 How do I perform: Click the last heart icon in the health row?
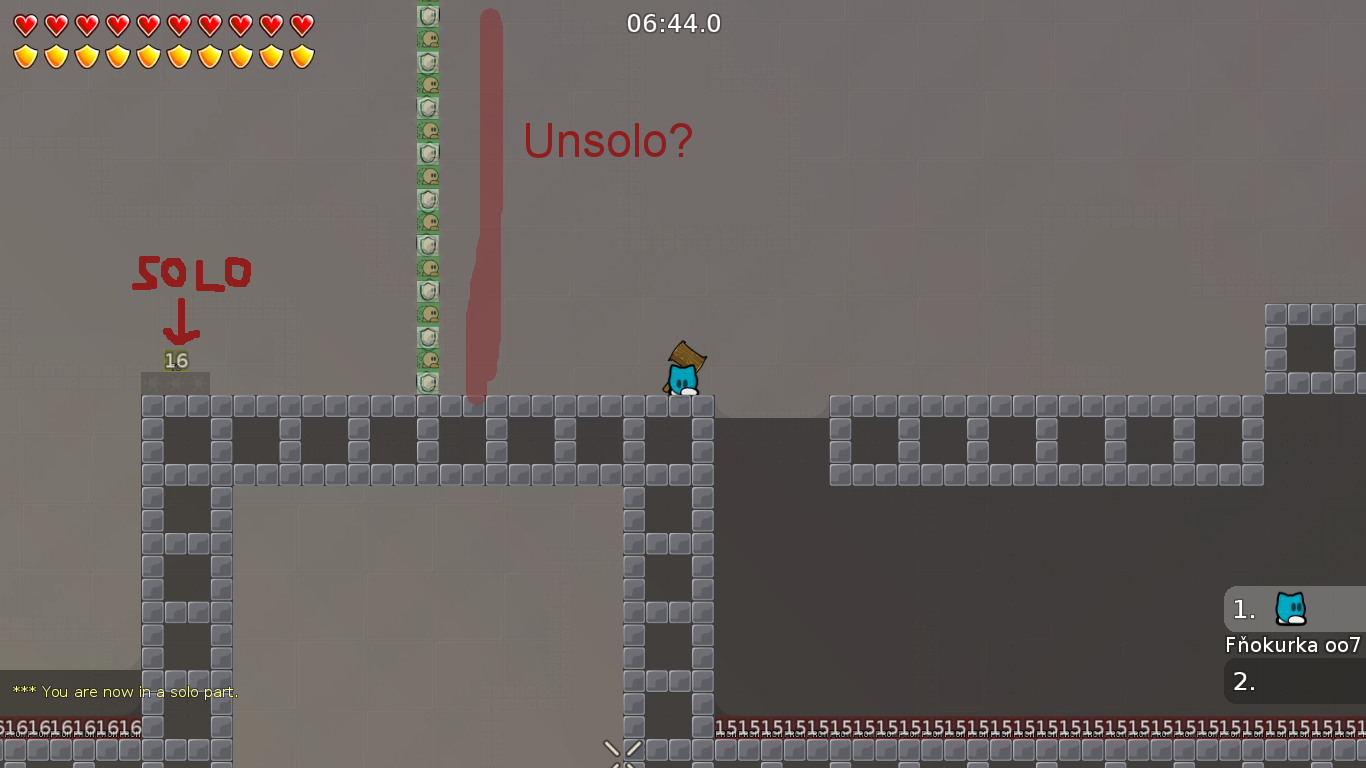[299, 22]
